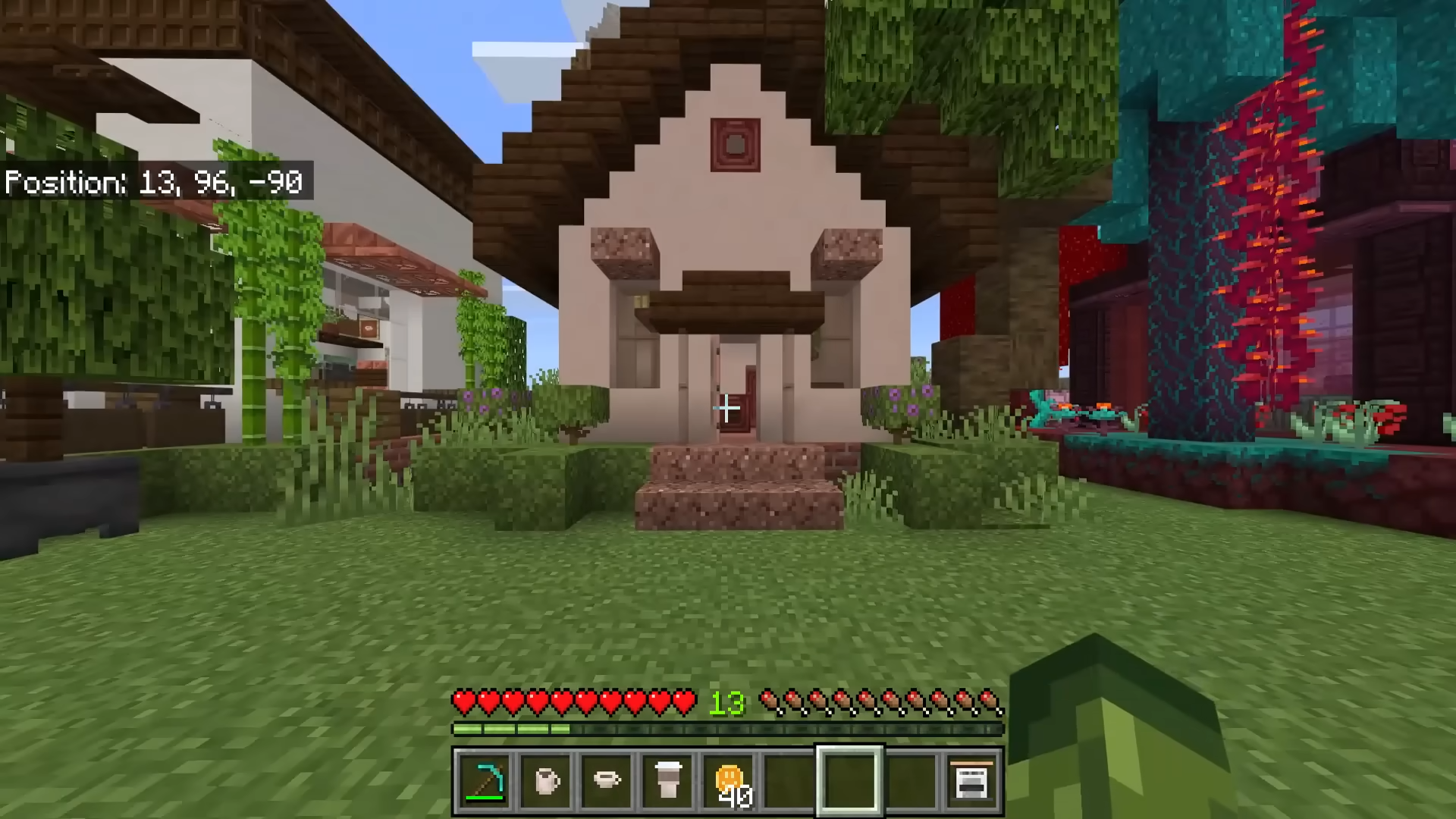
Task: Click the empty slot left of the stove item
Action: (x=912, y=779)
